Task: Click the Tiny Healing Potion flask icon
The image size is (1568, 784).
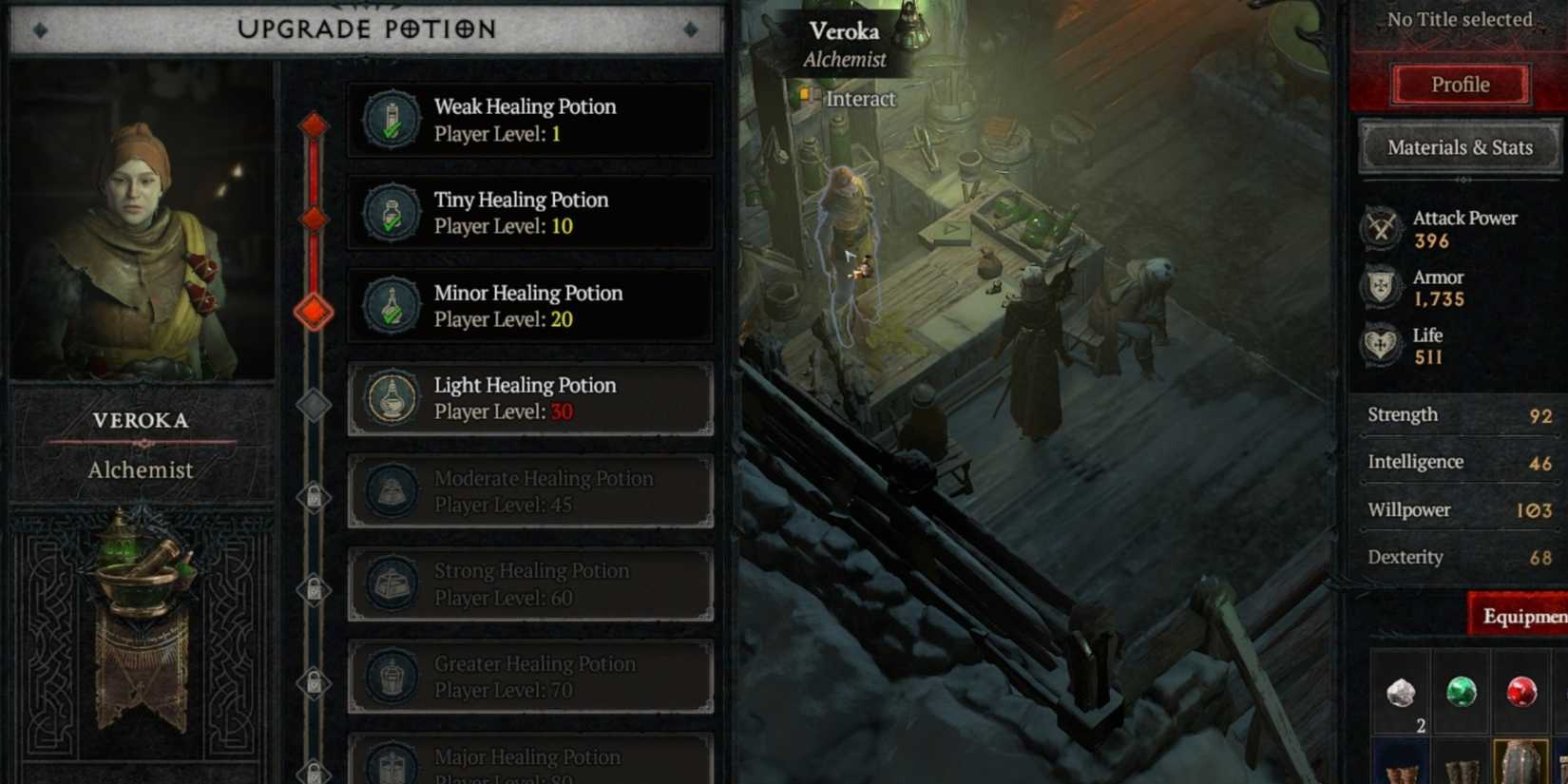Action: tap(390, 212)
